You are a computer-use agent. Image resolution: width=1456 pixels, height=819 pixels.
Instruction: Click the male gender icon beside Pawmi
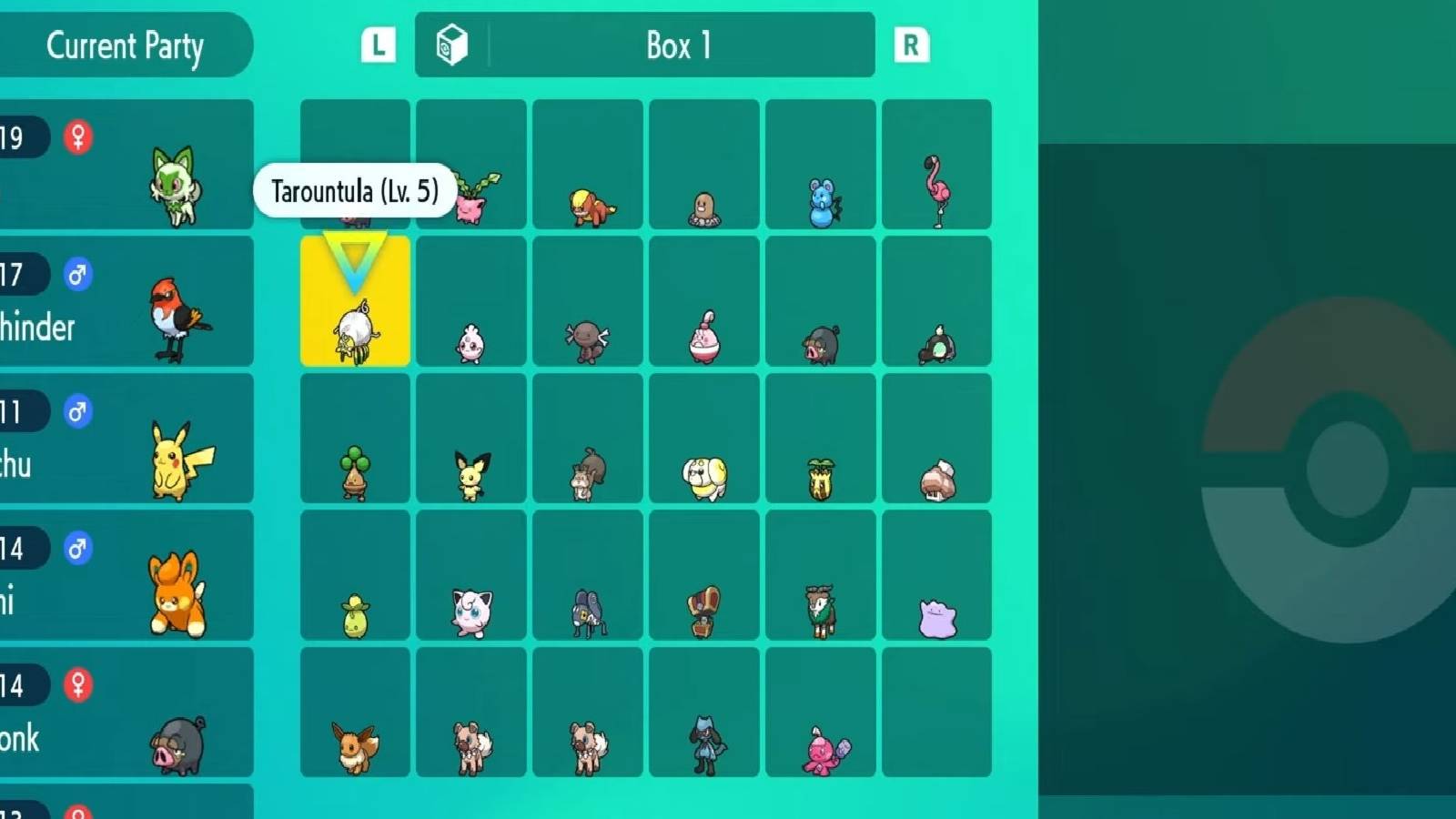(76, 547)
